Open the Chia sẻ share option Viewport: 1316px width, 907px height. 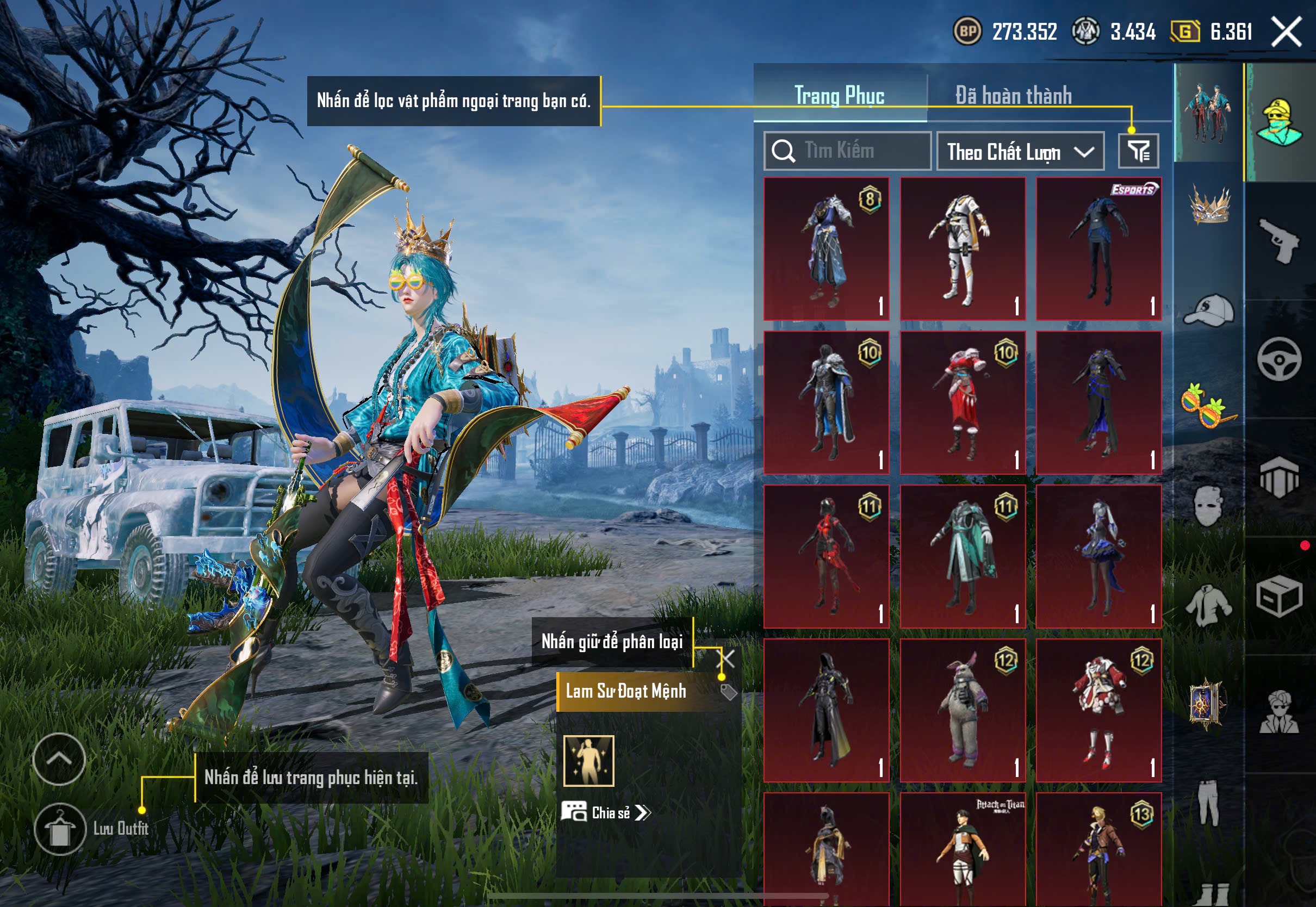[x=606, y=812]
